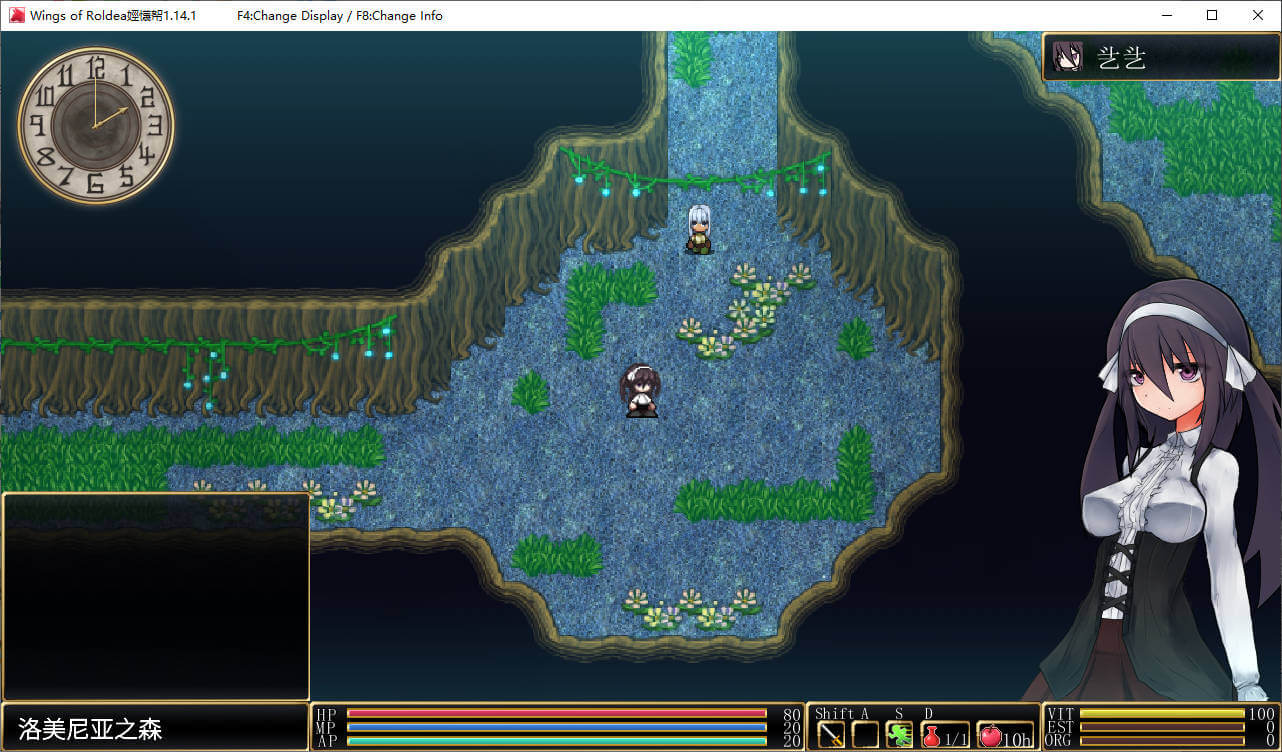Activate the green running figure skill

click(899, 735)
